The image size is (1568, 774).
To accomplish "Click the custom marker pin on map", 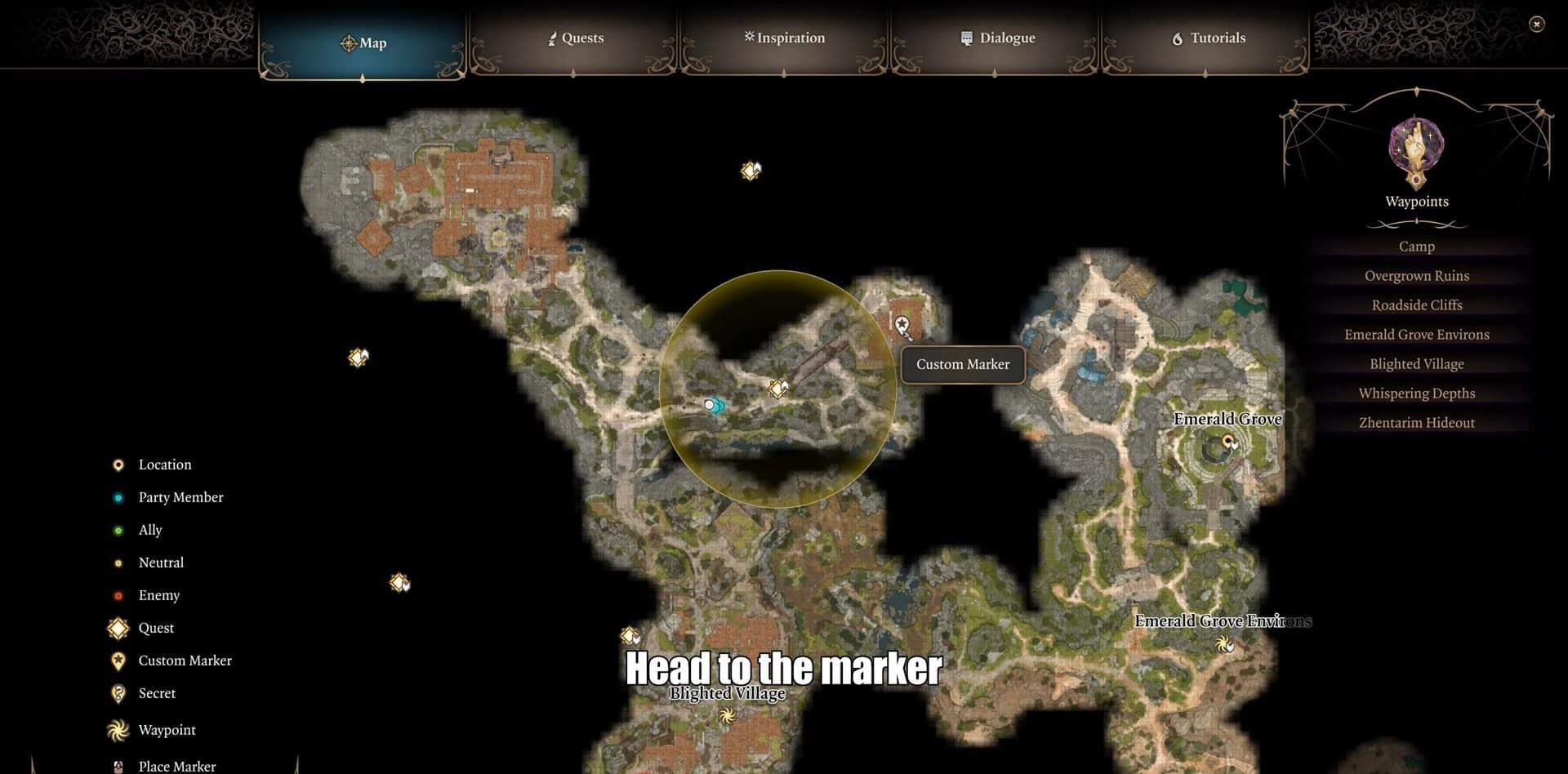I will tap(902, 327).
